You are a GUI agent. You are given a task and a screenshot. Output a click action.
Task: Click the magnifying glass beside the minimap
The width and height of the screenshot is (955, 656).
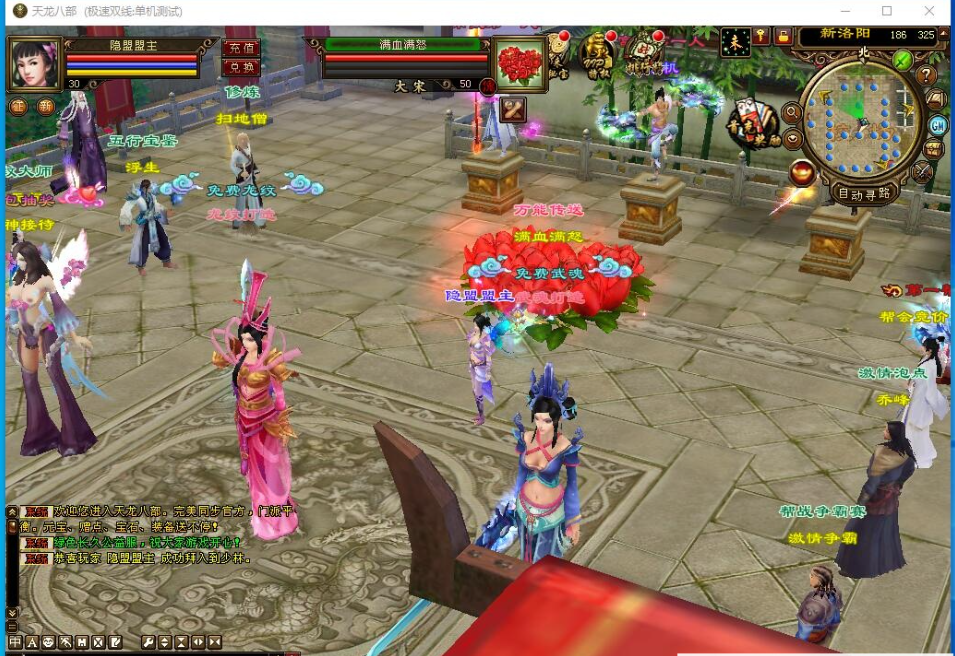click(791, 112)
